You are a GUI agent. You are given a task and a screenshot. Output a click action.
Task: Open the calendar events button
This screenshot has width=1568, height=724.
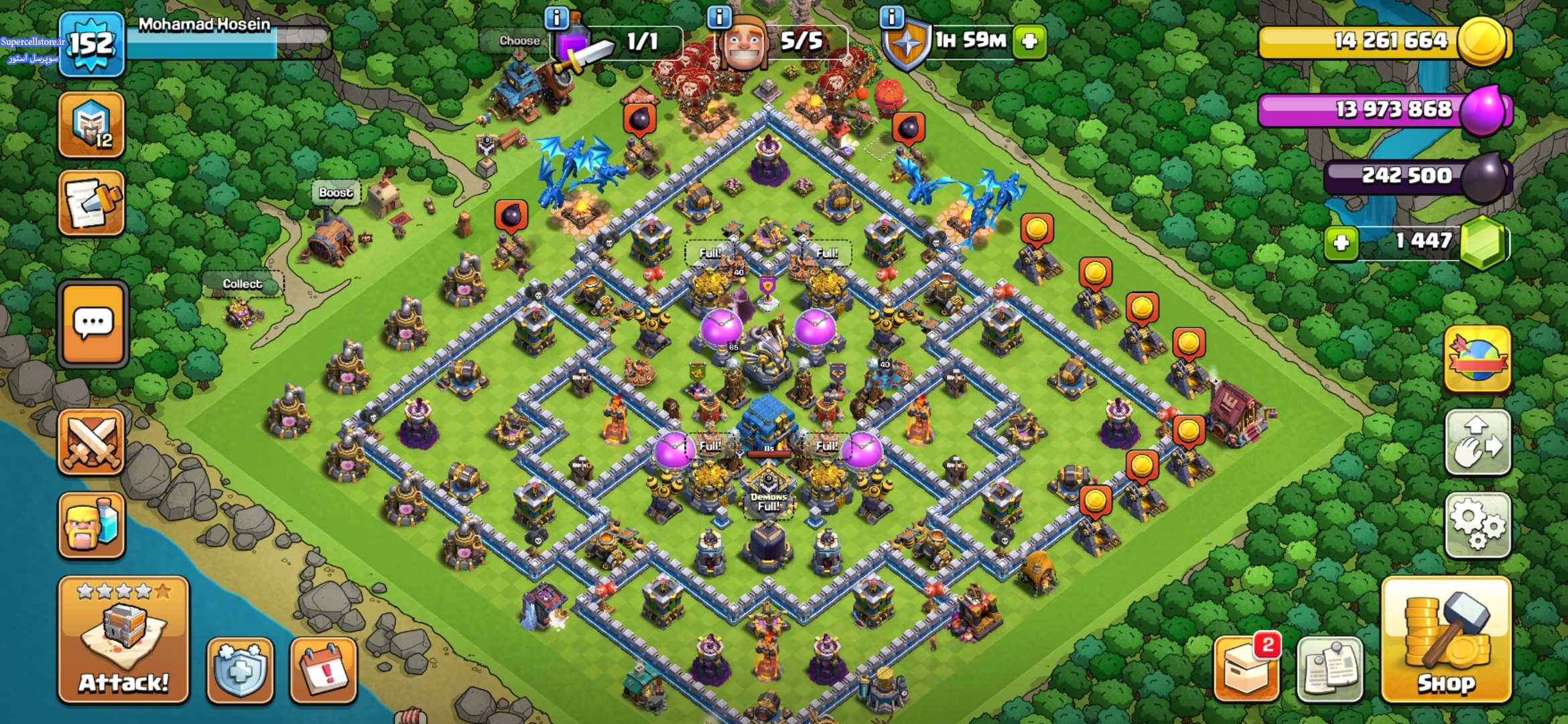pyautogui.click(x=323, y=670)
